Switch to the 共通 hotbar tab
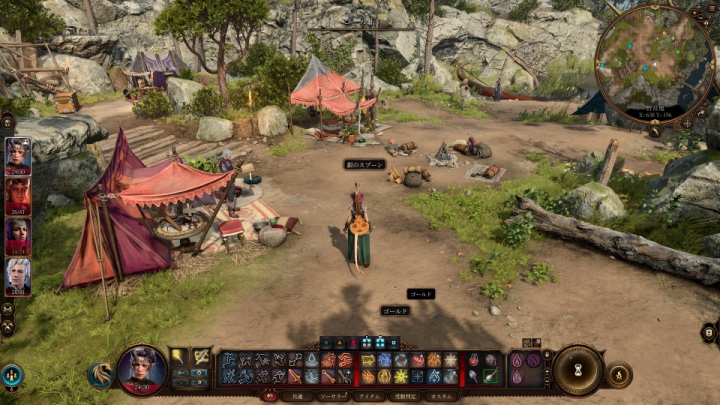Screen dimensions: 720x405 (297, 396)
